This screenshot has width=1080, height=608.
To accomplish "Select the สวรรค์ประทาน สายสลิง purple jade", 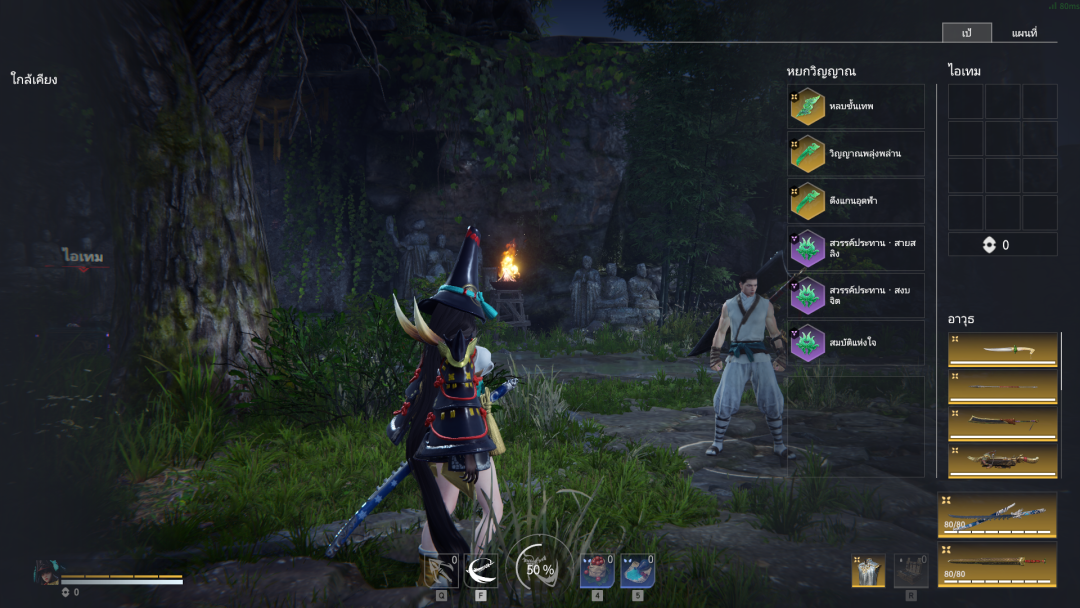I will point(856,248).
